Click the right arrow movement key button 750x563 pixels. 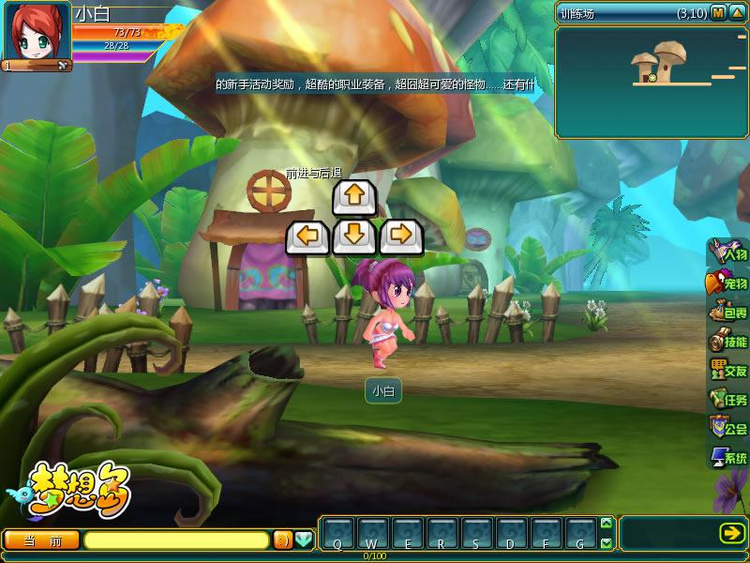click(401, 237)
